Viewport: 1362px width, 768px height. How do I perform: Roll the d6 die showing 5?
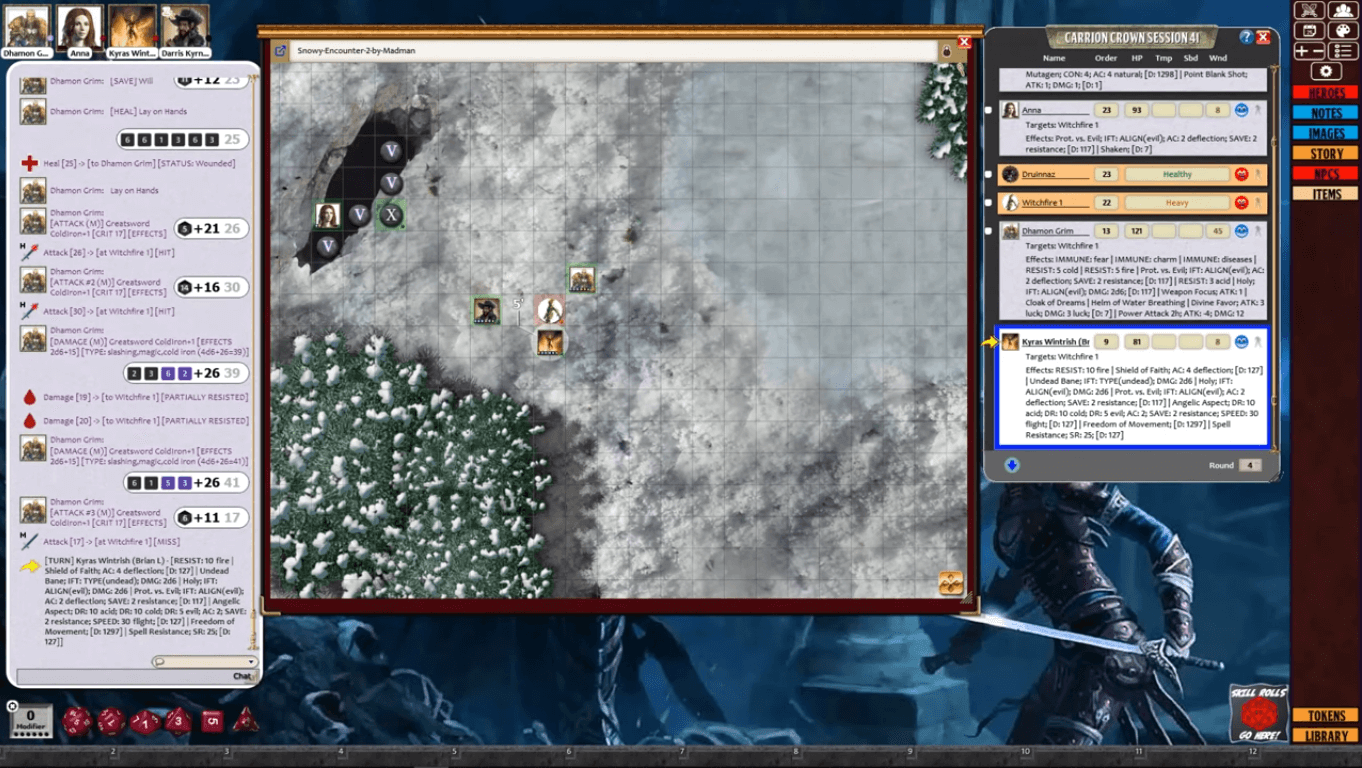211,720
